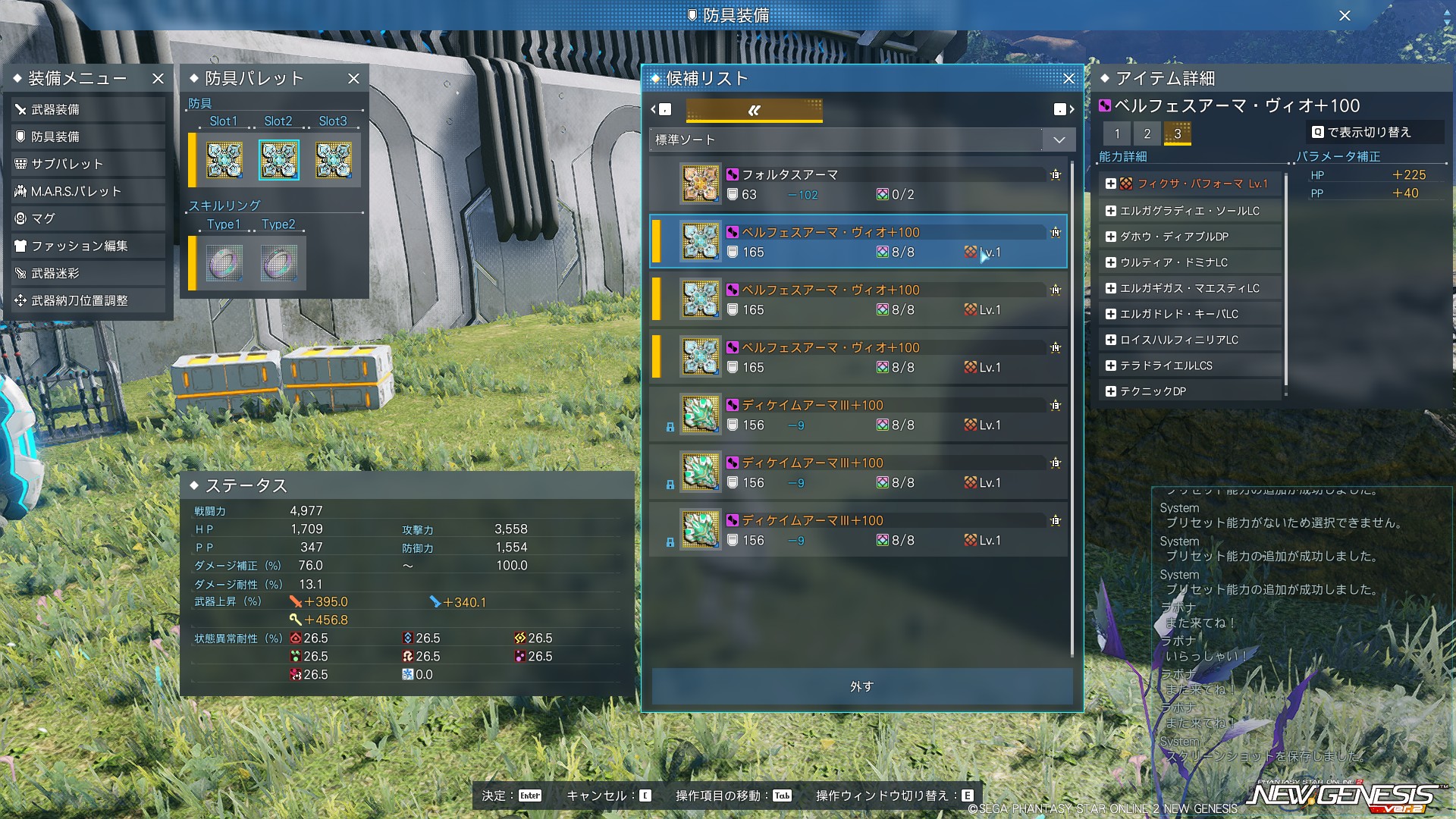Close the 防具装備 screen

pyautogui.click(x=1345, y=15)
